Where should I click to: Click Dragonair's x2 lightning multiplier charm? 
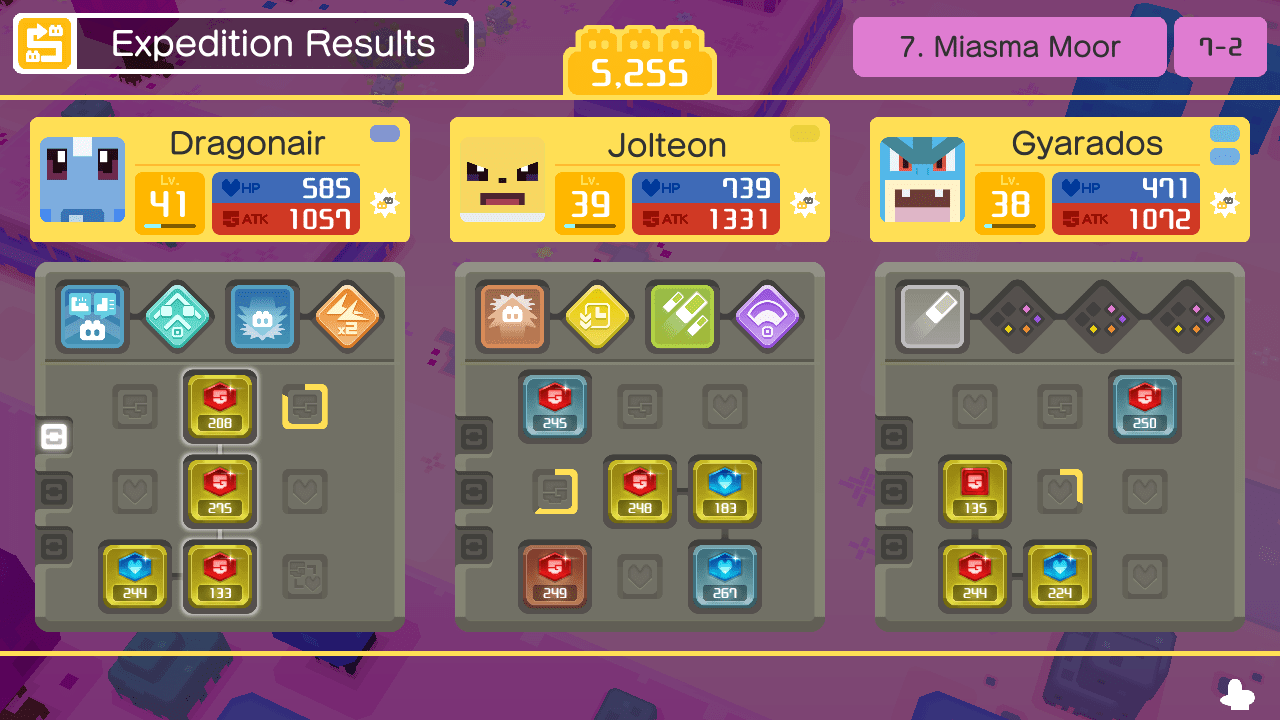[x=347, y=317]
